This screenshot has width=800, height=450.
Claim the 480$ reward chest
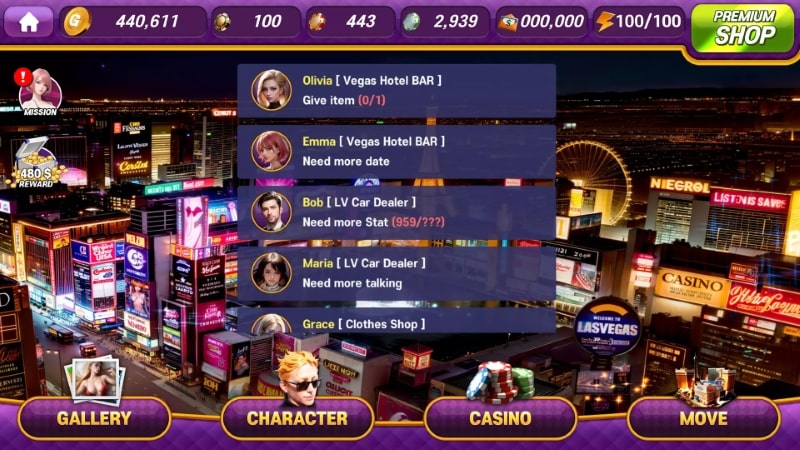(x=38, y=164)
